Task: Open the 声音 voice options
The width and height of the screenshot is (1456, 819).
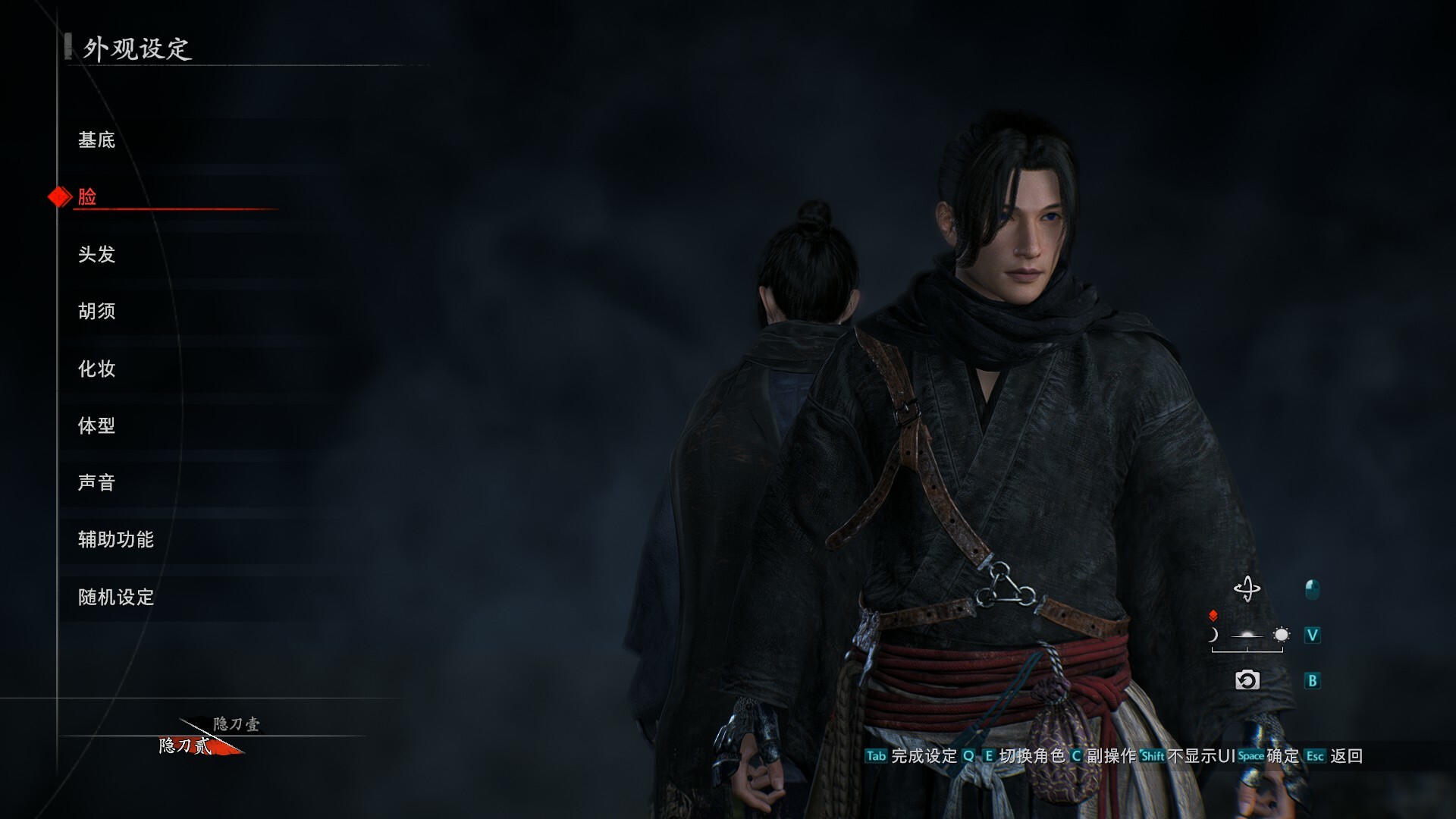Action: (97, 482)
